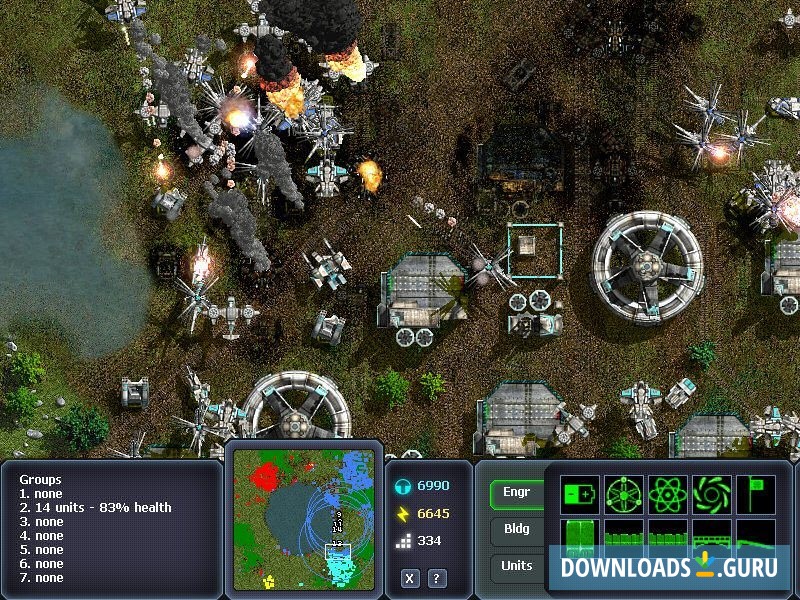Open the Bldg build tab
This screenshot has height=600, width=800.
(x=517, y=529)
